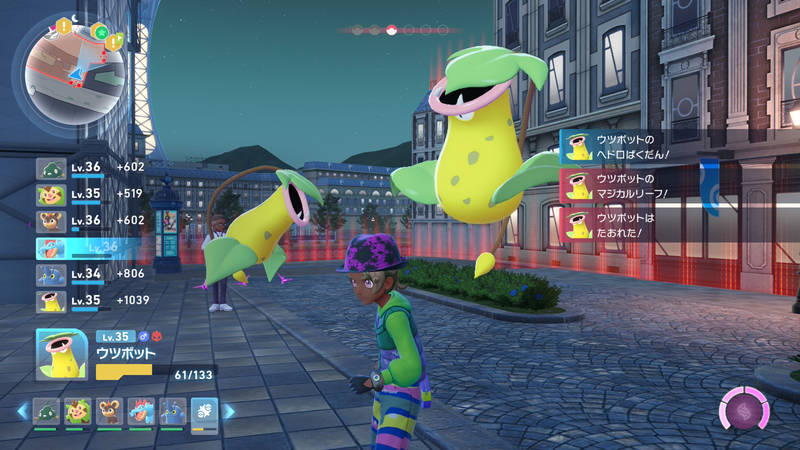Select the Lv.35 +519 party row
800x450 pixels.
coord(90,195)
